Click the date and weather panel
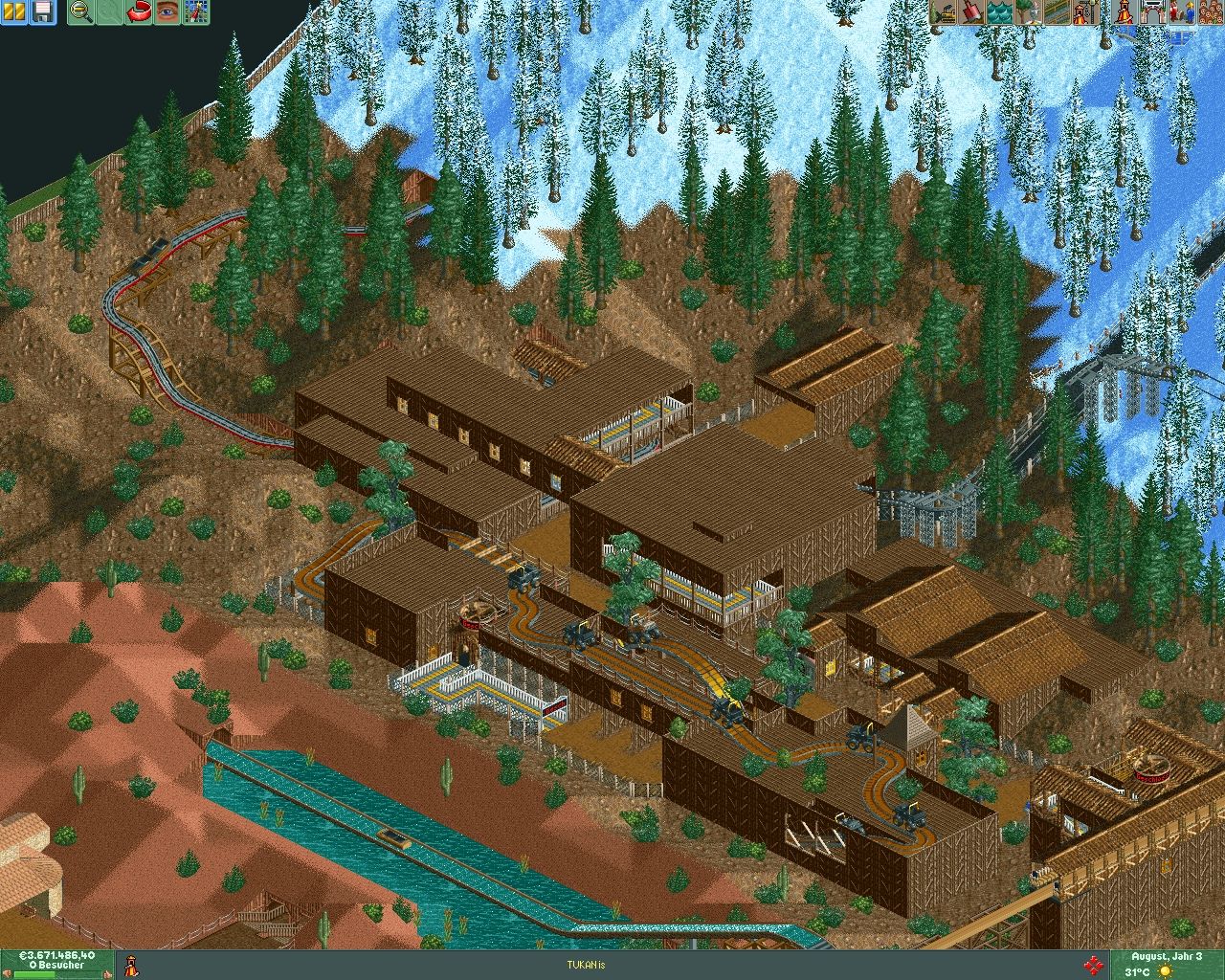1225x980 pixels. [x=1165, y=965]
